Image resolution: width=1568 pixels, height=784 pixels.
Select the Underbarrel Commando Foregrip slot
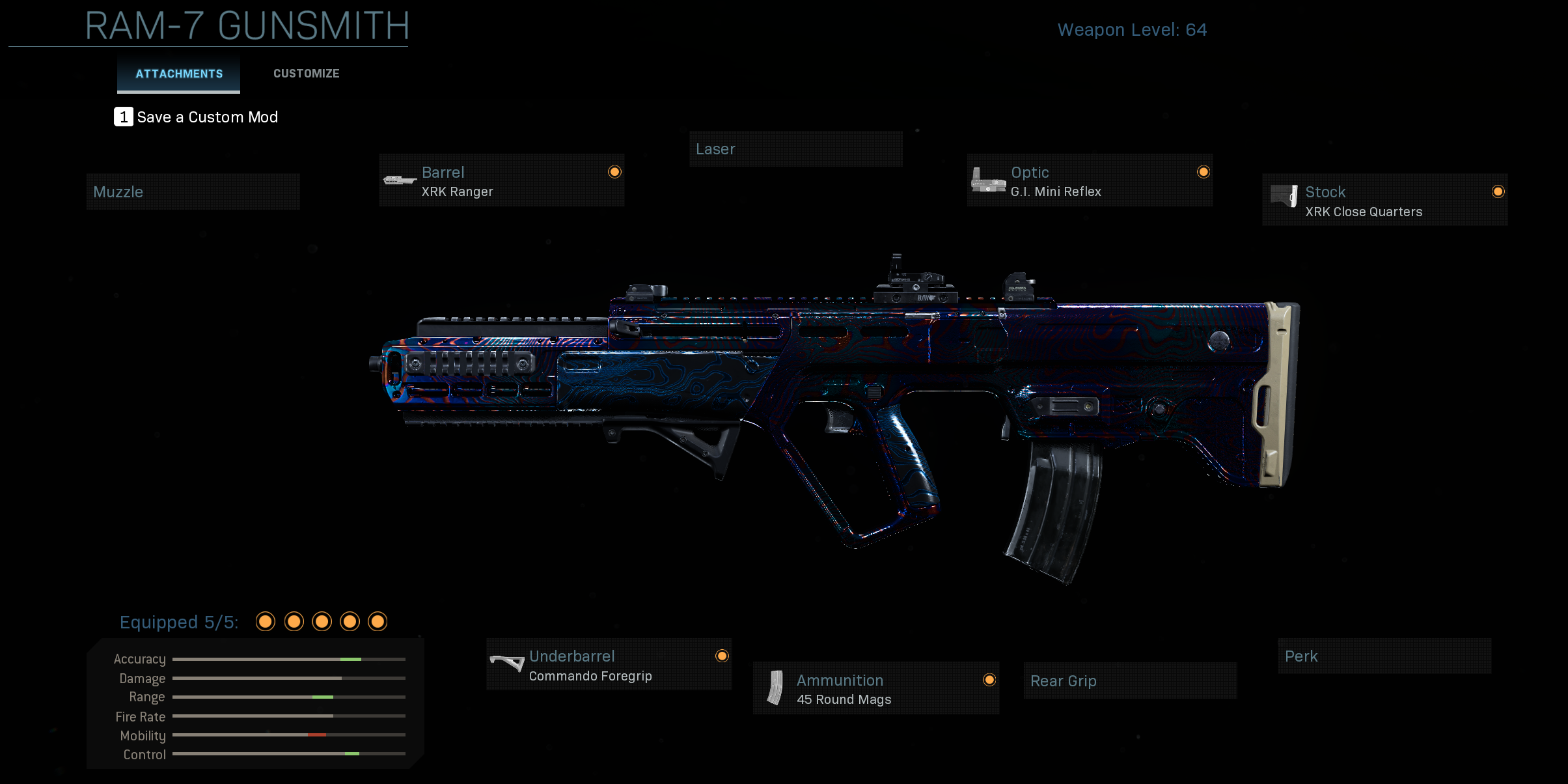pyautogui.click(x=609, y=665)
